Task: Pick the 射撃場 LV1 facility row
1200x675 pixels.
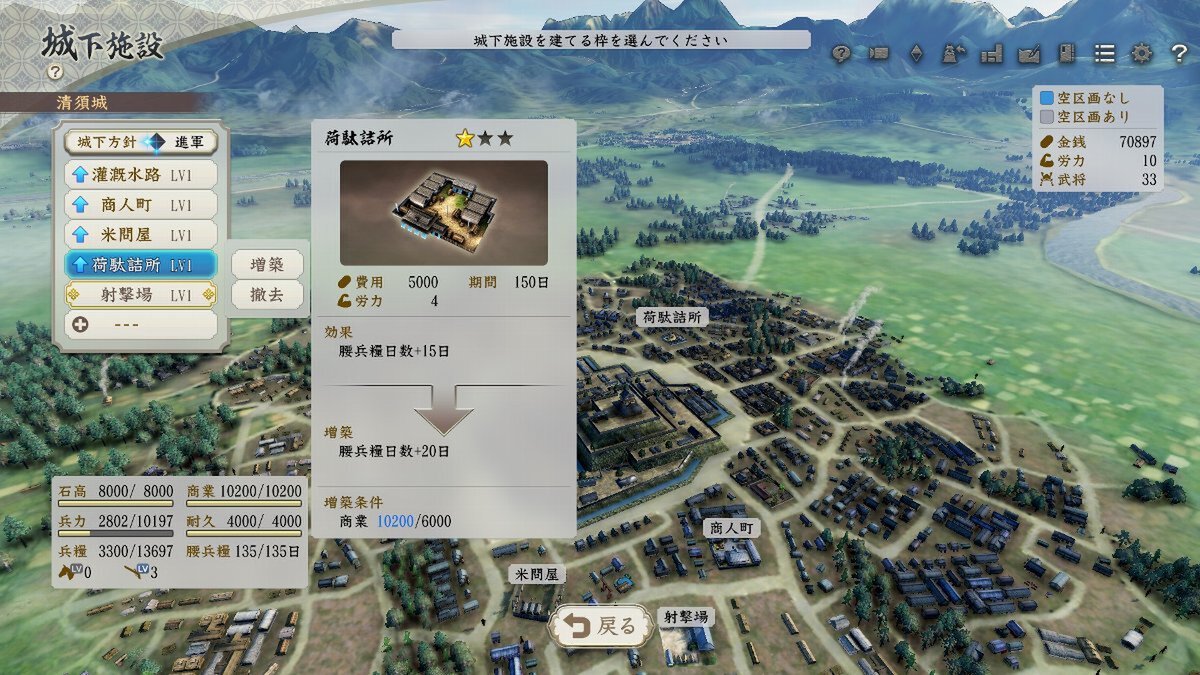Action: point(141,295)
